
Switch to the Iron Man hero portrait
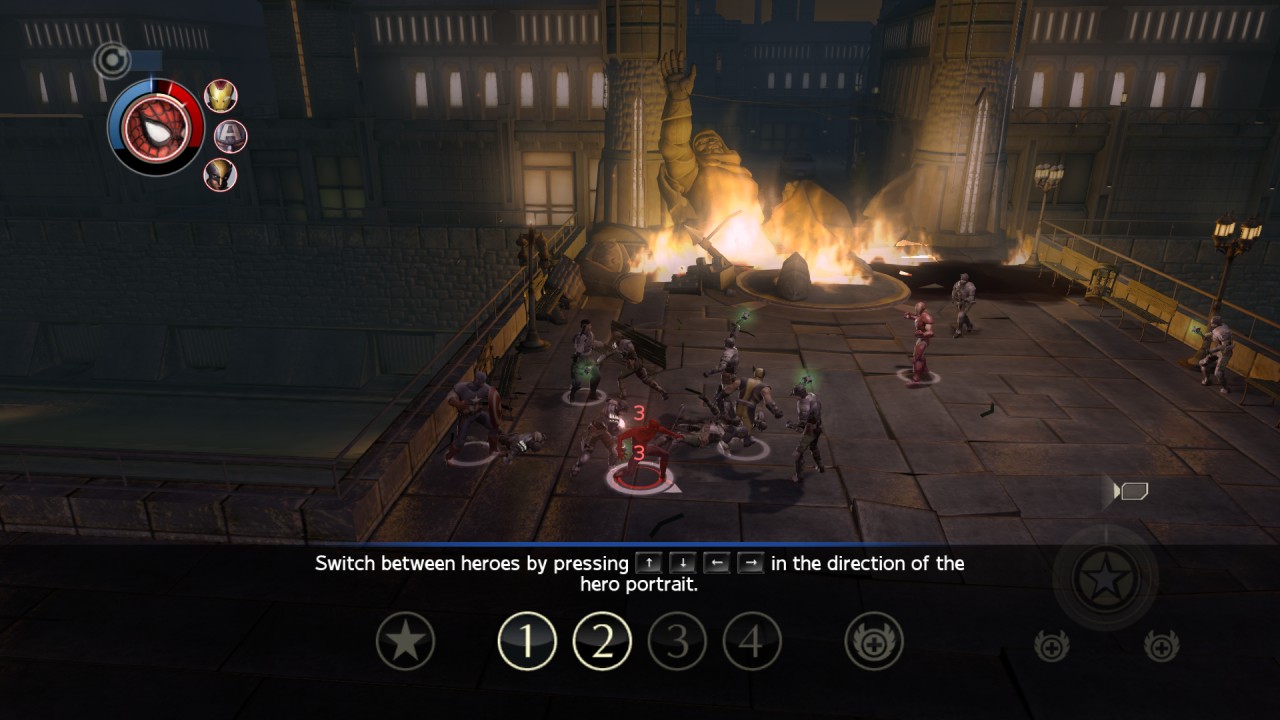tap(221, 96)
